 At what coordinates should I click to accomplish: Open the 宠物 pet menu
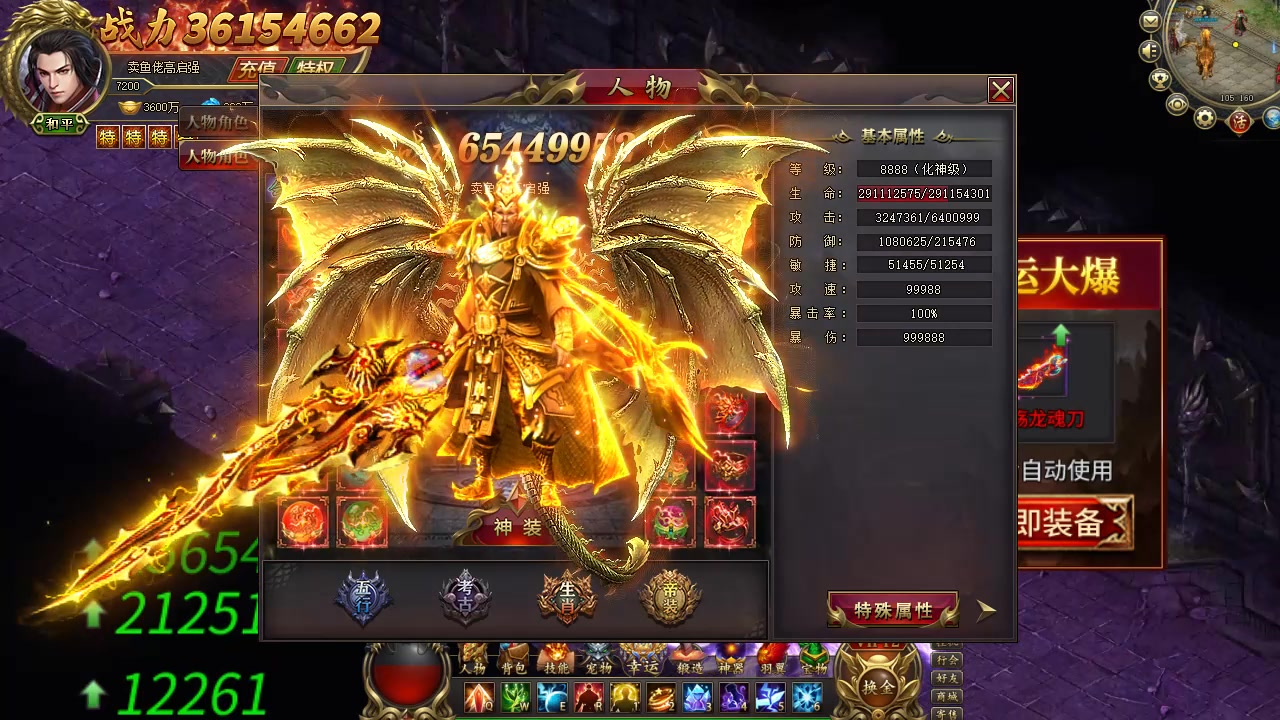599,662
